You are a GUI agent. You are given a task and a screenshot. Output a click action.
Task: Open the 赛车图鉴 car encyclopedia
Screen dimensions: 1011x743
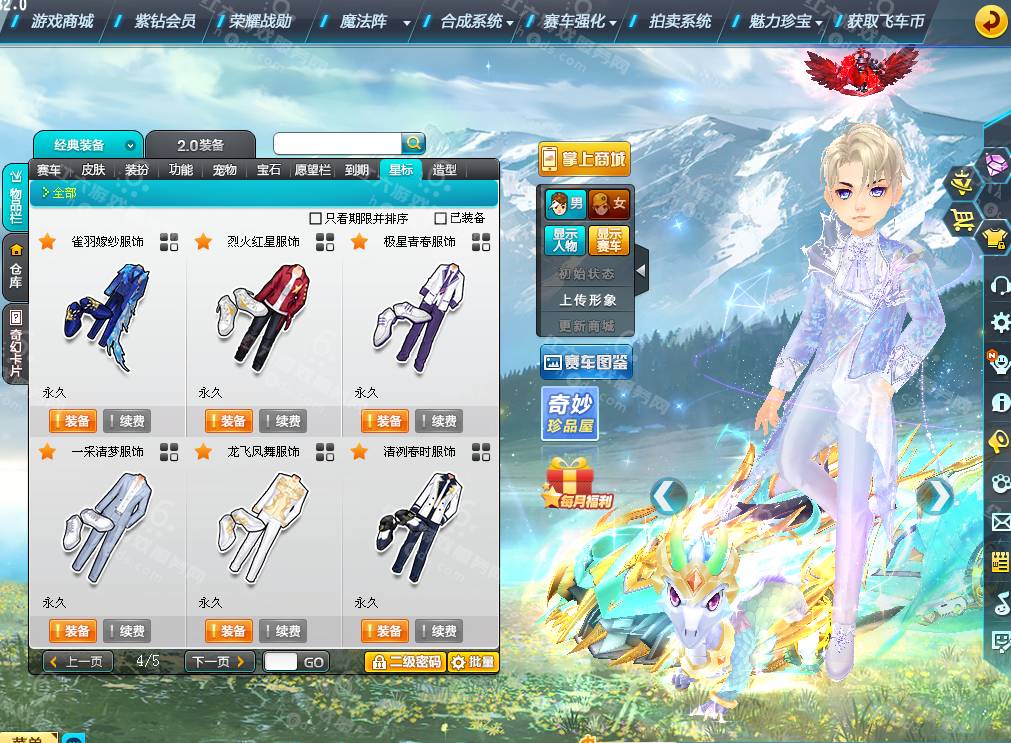586,363
